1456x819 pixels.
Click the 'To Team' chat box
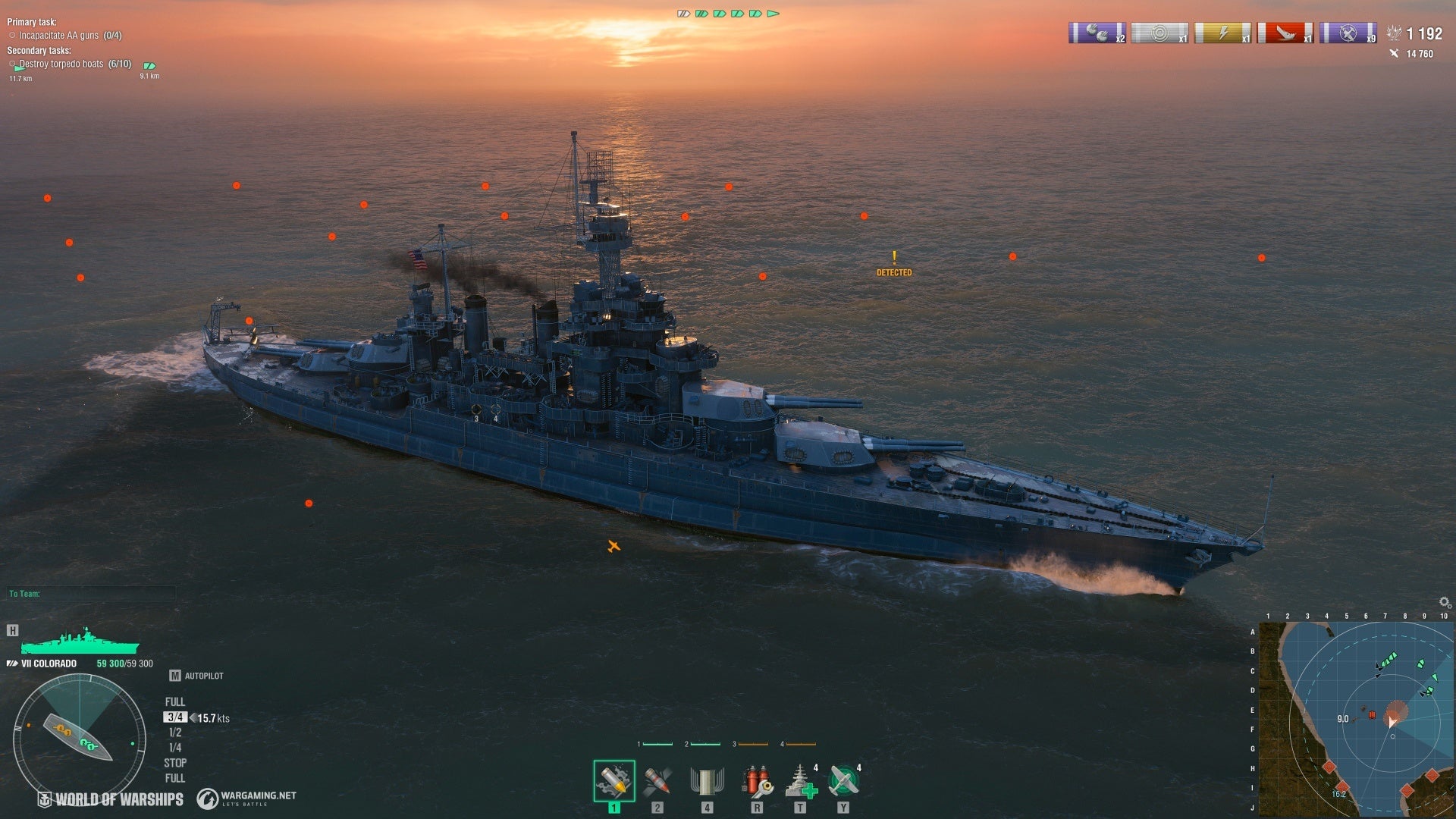tap(91, 594)
